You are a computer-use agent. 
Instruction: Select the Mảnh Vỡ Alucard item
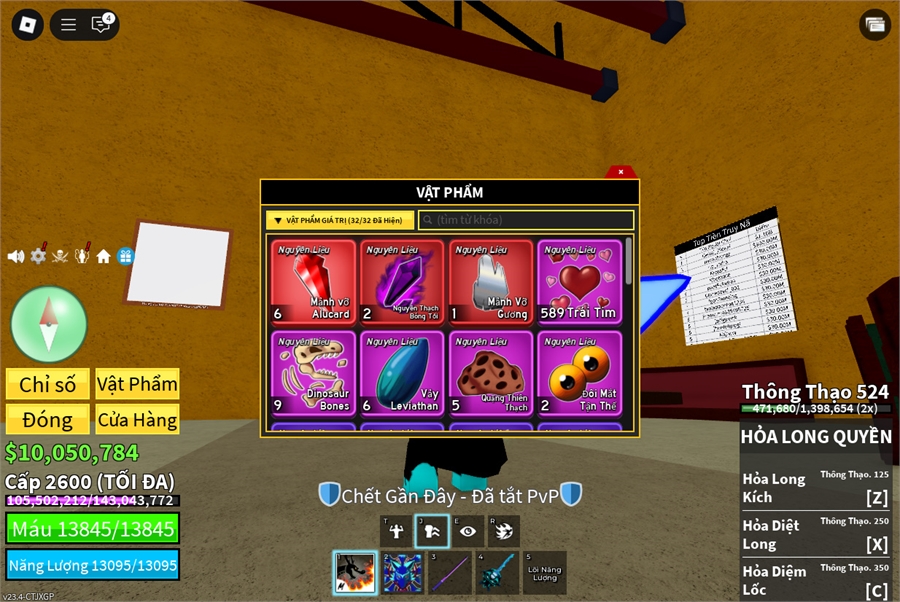point(314,282)
